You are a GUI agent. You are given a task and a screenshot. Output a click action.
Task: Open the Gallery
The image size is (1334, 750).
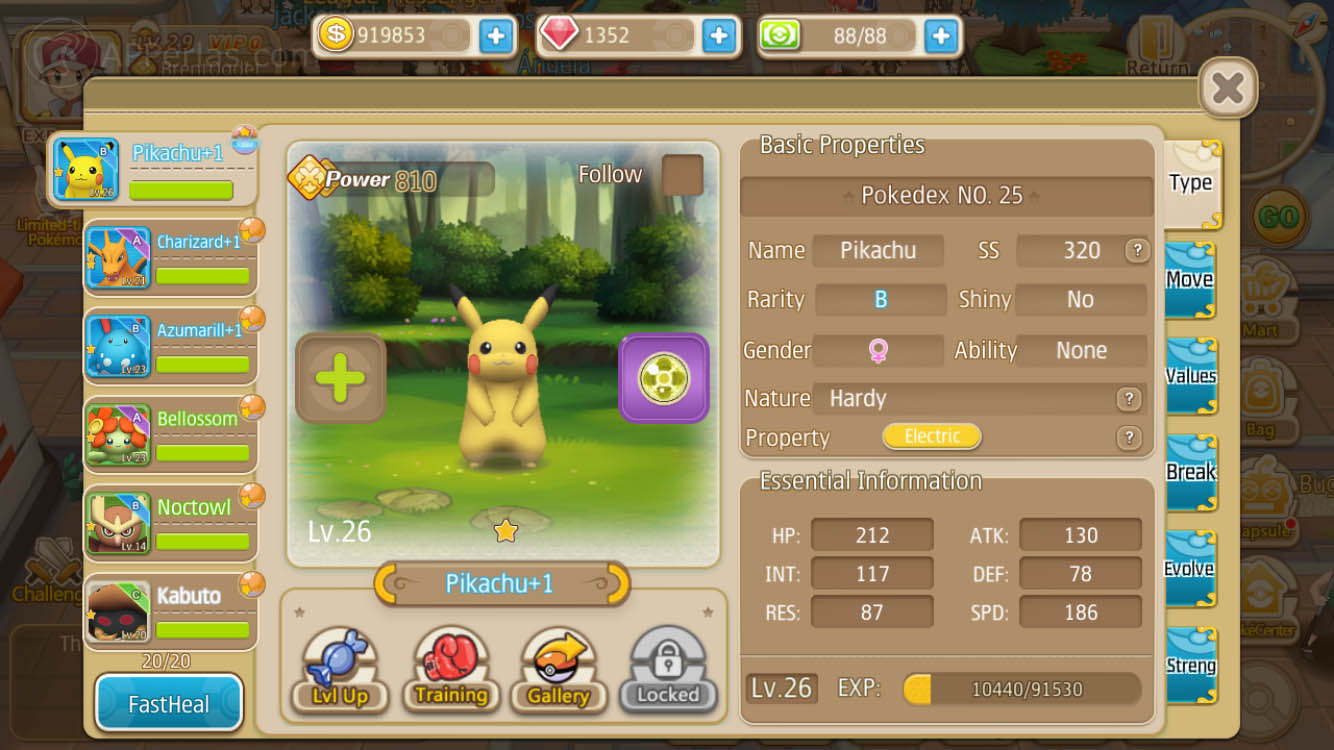pos(558,670)
